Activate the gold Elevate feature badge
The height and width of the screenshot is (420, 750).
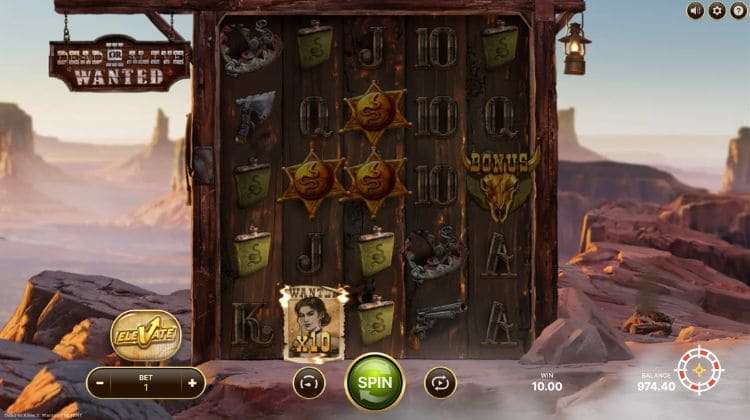coord(145,334)
